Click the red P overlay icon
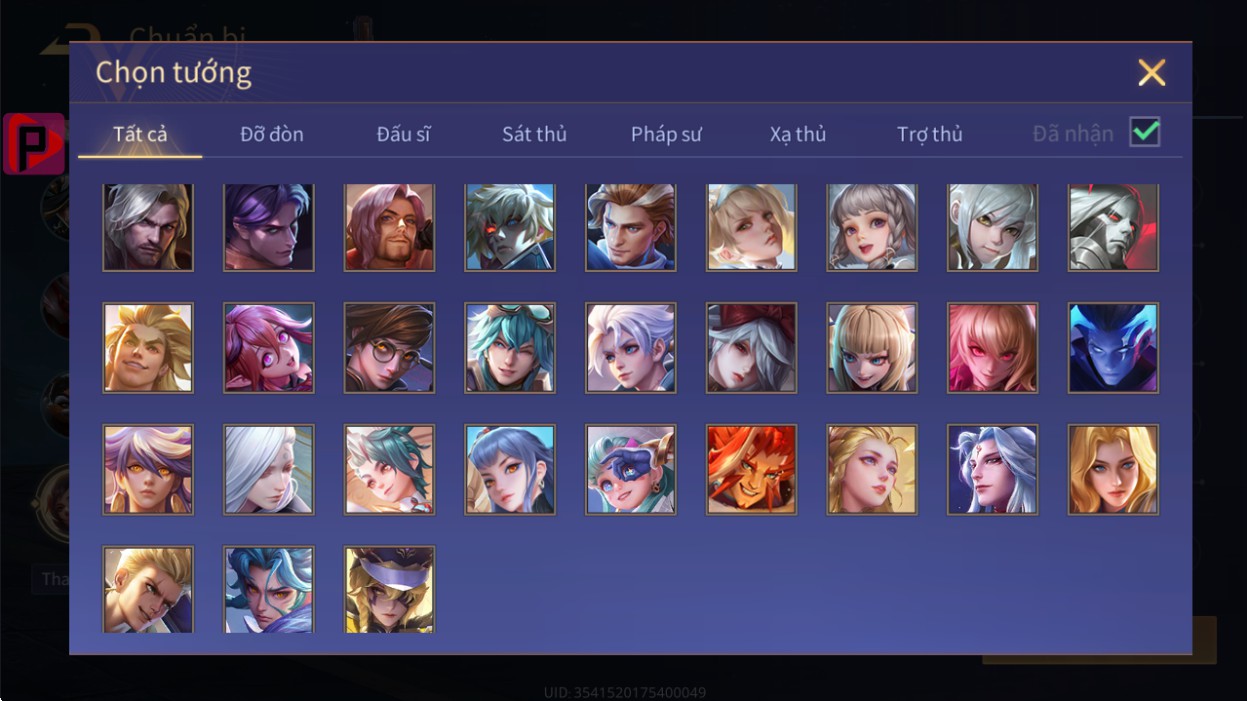1247x701 pixels. coord(33,143)
